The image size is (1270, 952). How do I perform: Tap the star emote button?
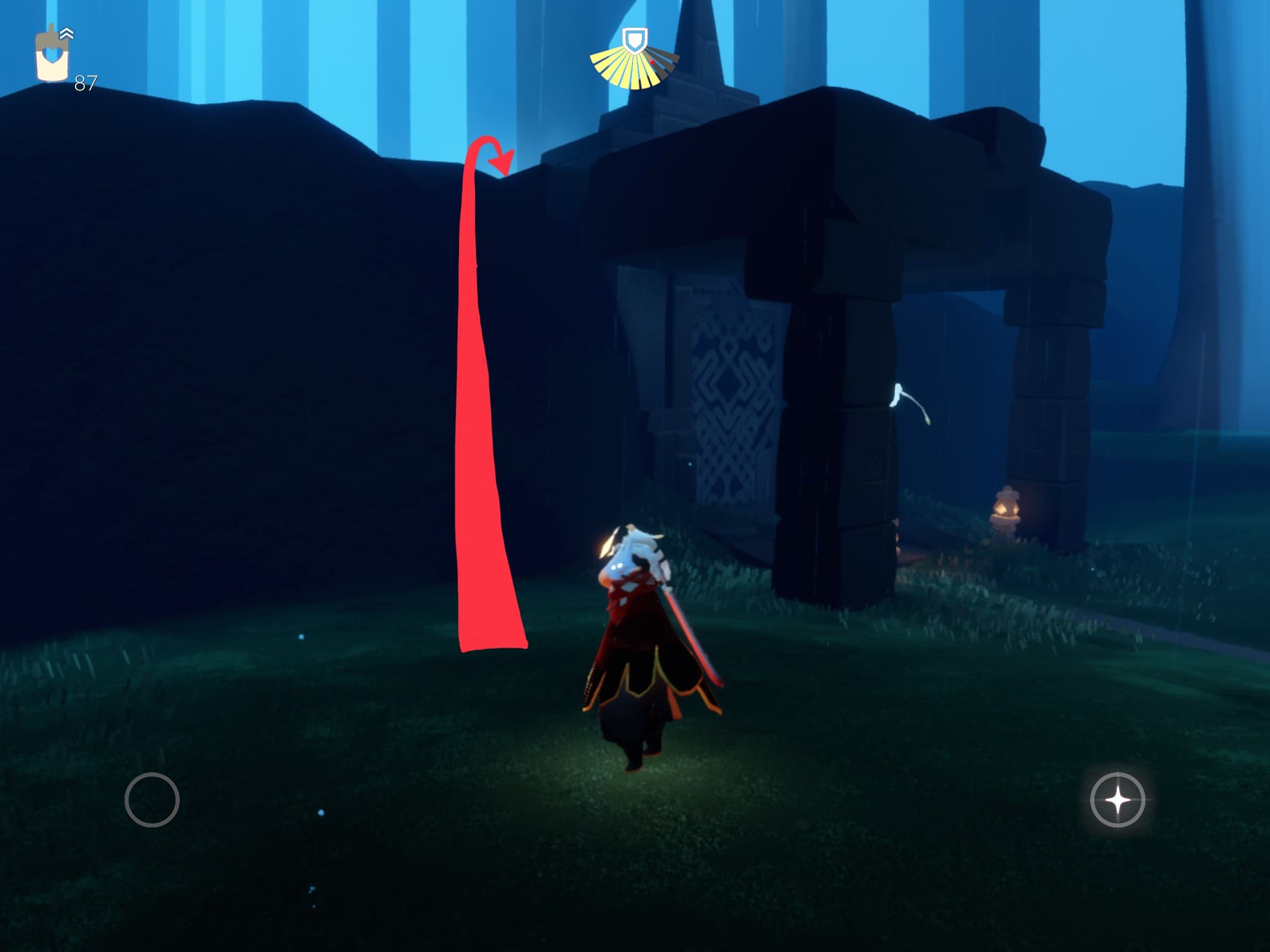(1117, 800)
